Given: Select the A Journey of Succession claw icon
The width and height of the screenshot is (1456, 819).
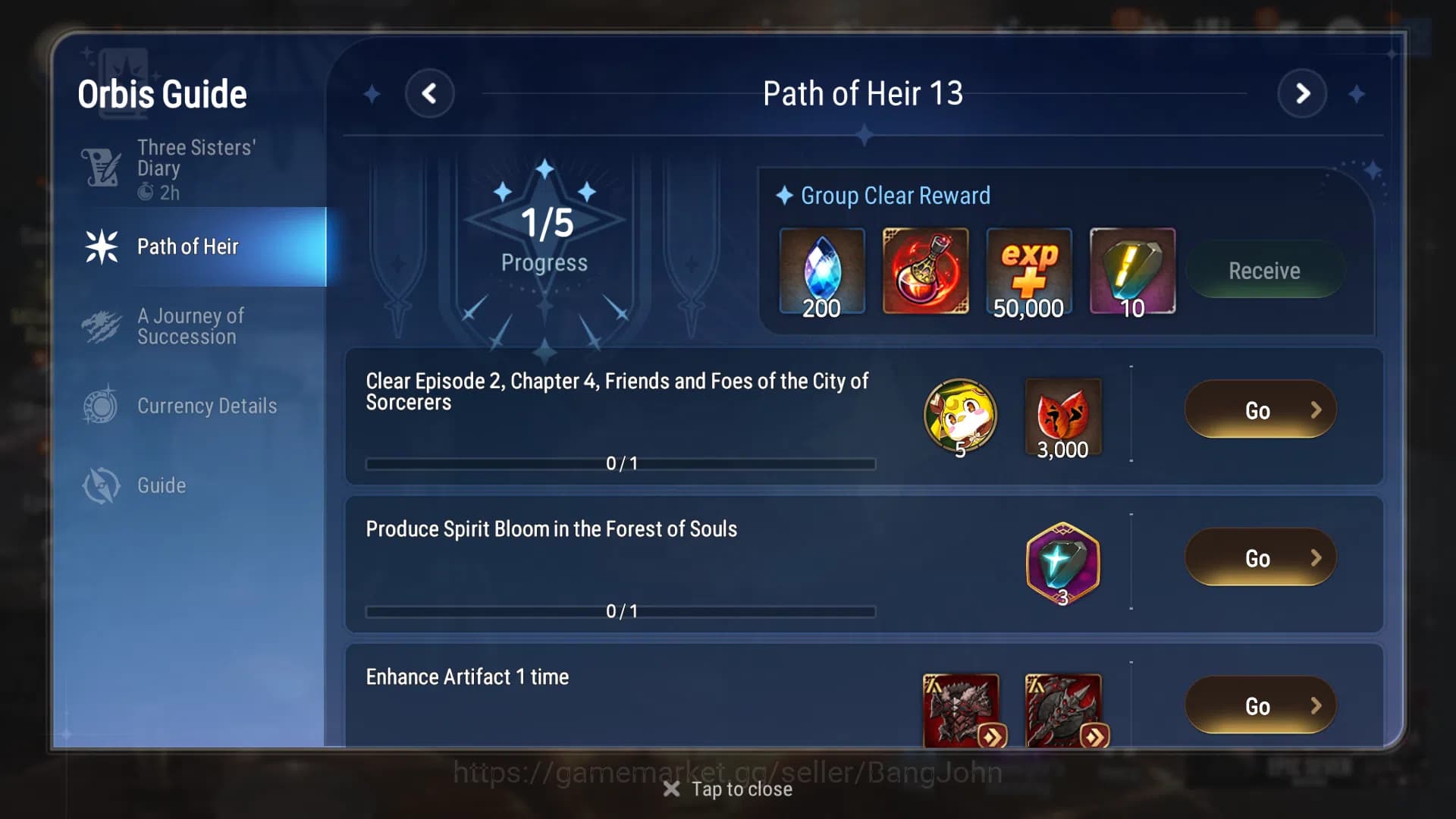Looking at the screenshot, I should [102, 326].
